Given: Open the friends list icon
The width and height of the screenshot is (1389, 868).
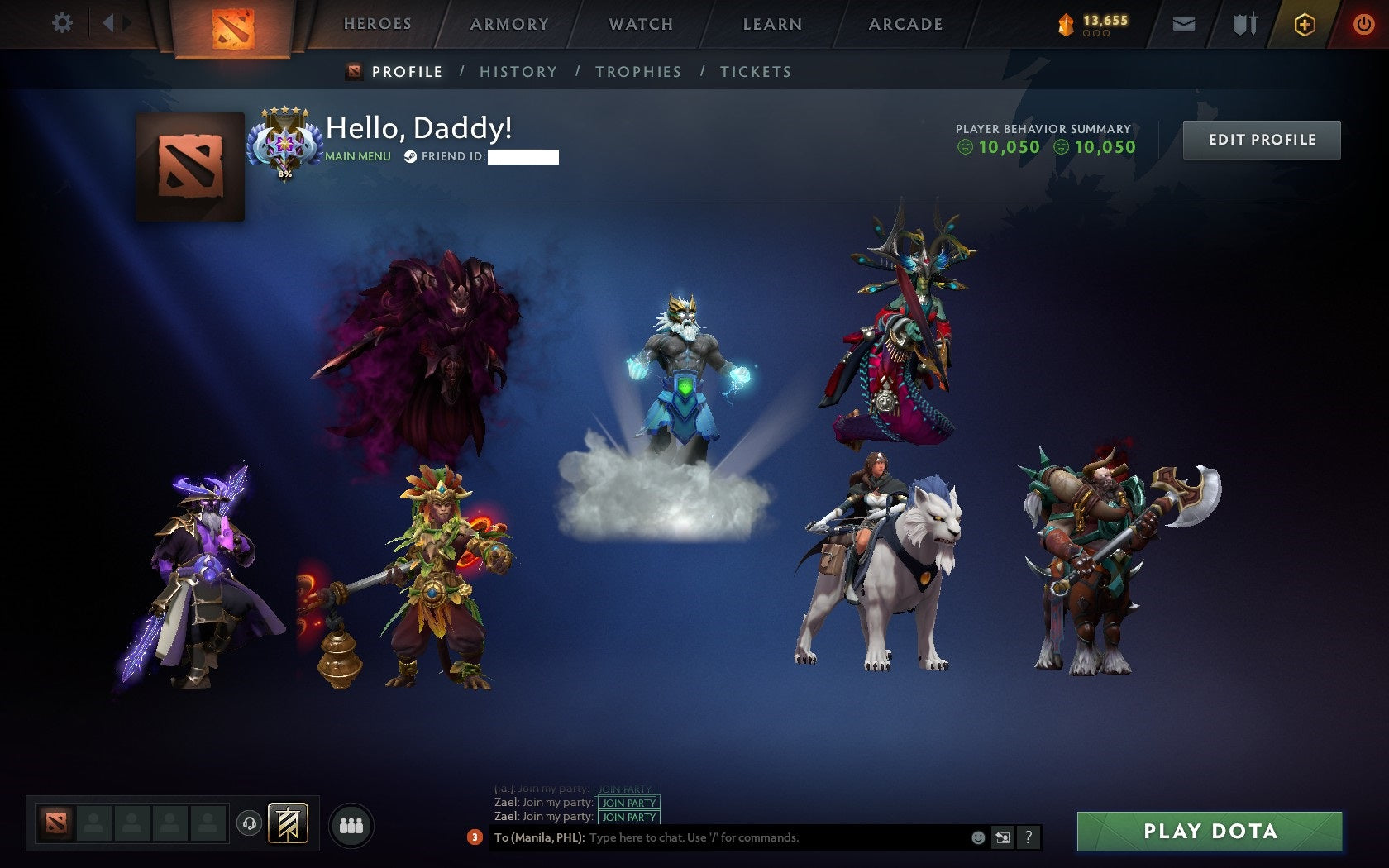Looking at the screenshot, I should [x=351, y=822].
